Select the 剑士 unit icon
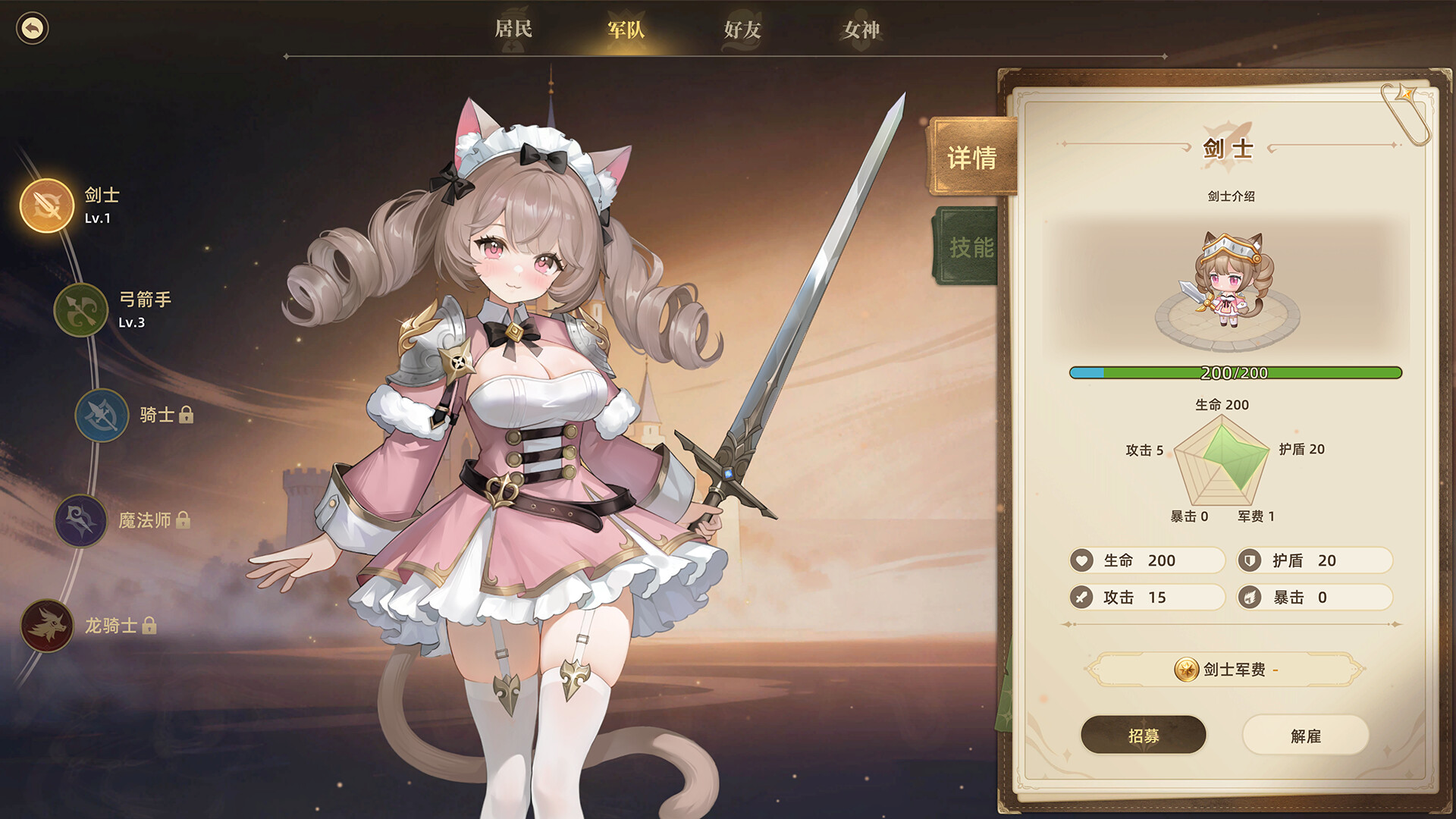This screenshot has height=819, width=1456. pyautogui.click(x=47, y=206)
